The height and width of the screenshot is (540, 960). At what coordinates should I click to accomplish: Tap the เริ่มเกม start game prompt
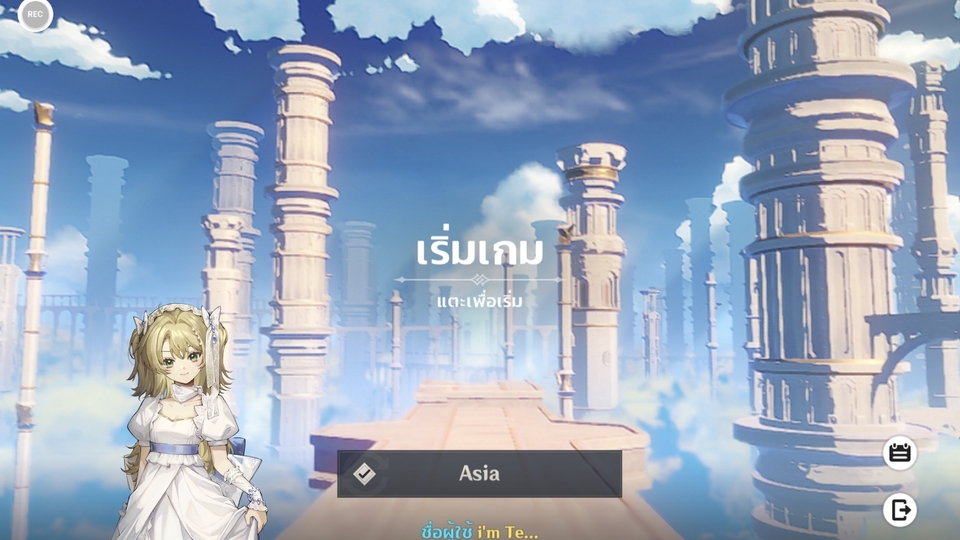479,252
